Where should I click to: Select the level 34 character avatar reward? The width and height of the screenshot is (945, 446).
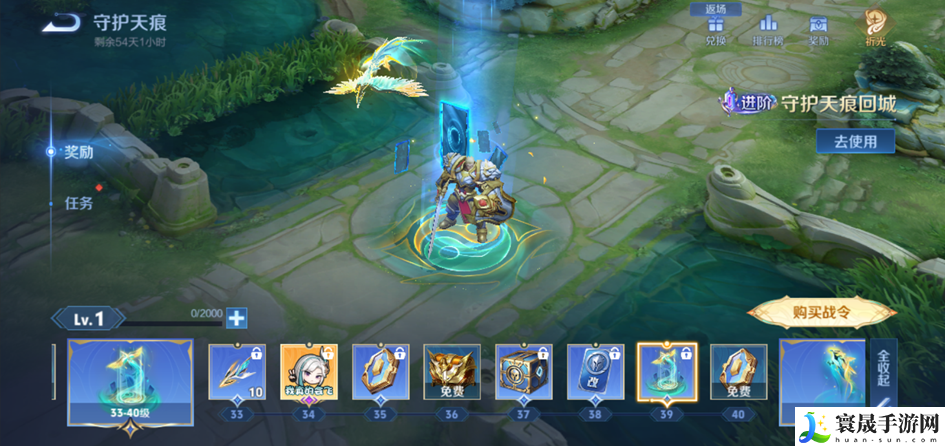pyautogui.click(x=309, y=372)
